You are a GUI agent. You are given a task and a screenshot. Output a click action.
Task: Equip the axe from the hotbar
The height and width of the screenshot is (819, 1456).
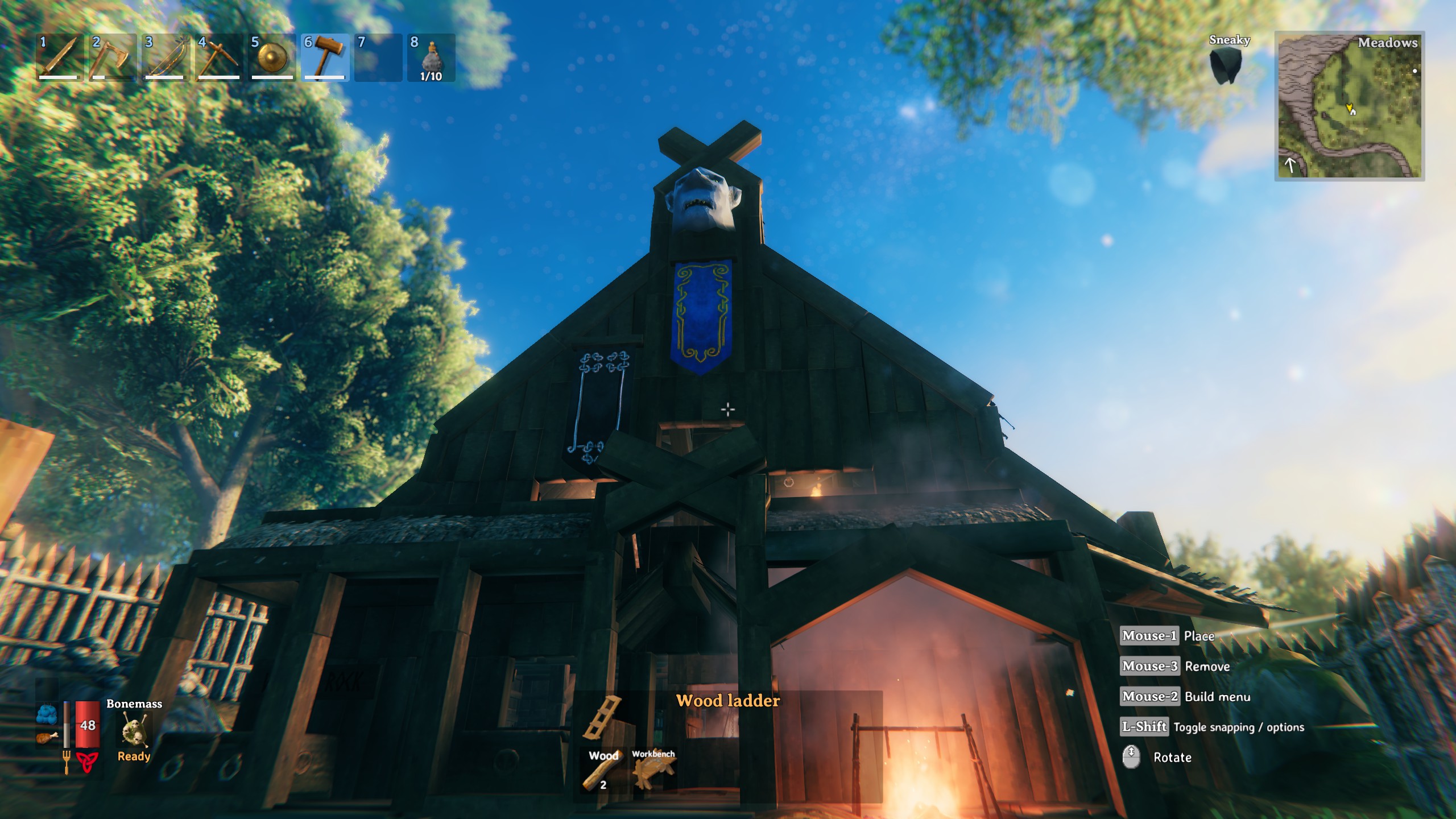click(x=112, y=57)
